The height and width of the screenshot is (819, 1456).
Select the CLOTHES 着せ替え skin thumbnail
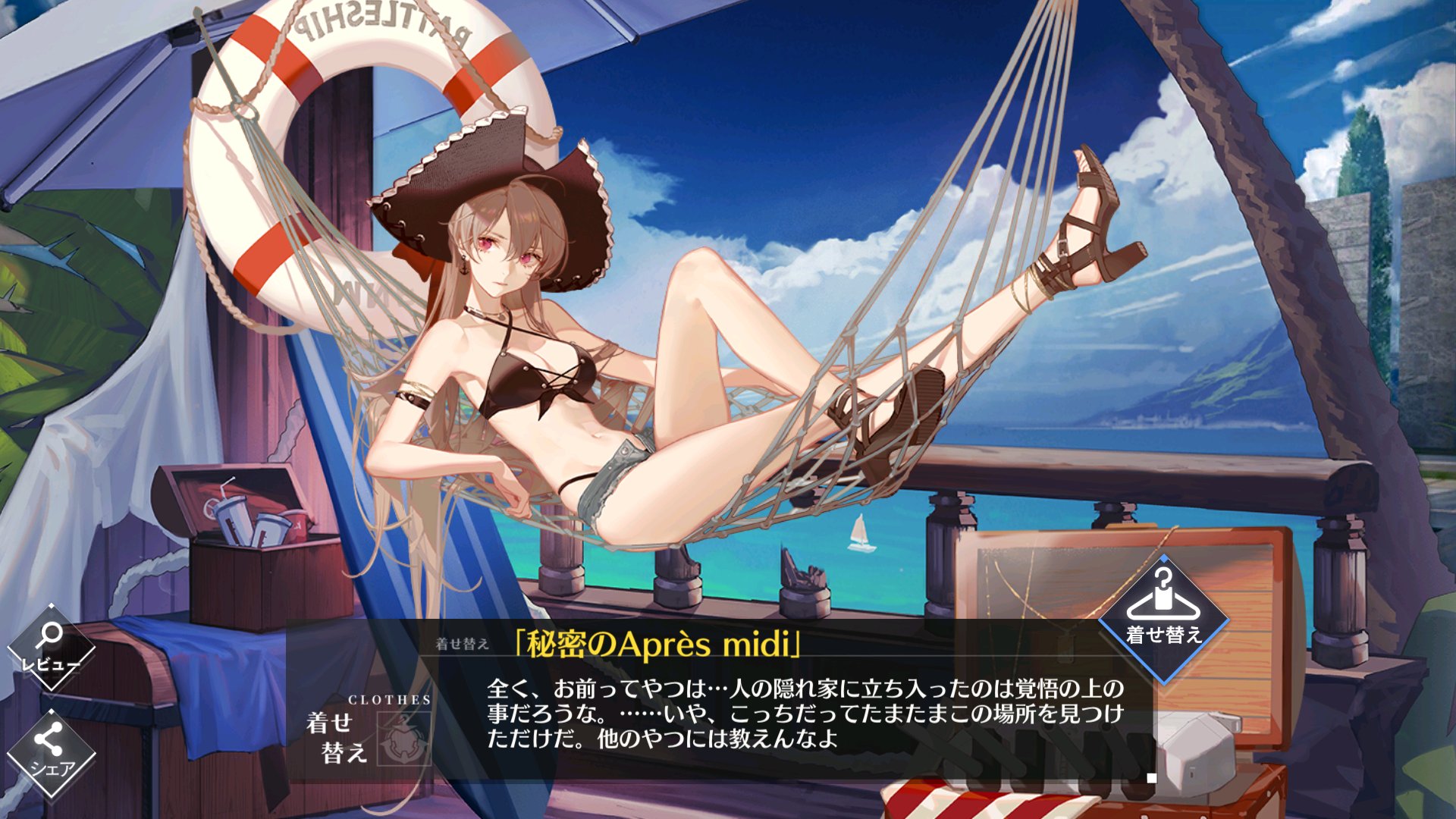tap(403, 738)
